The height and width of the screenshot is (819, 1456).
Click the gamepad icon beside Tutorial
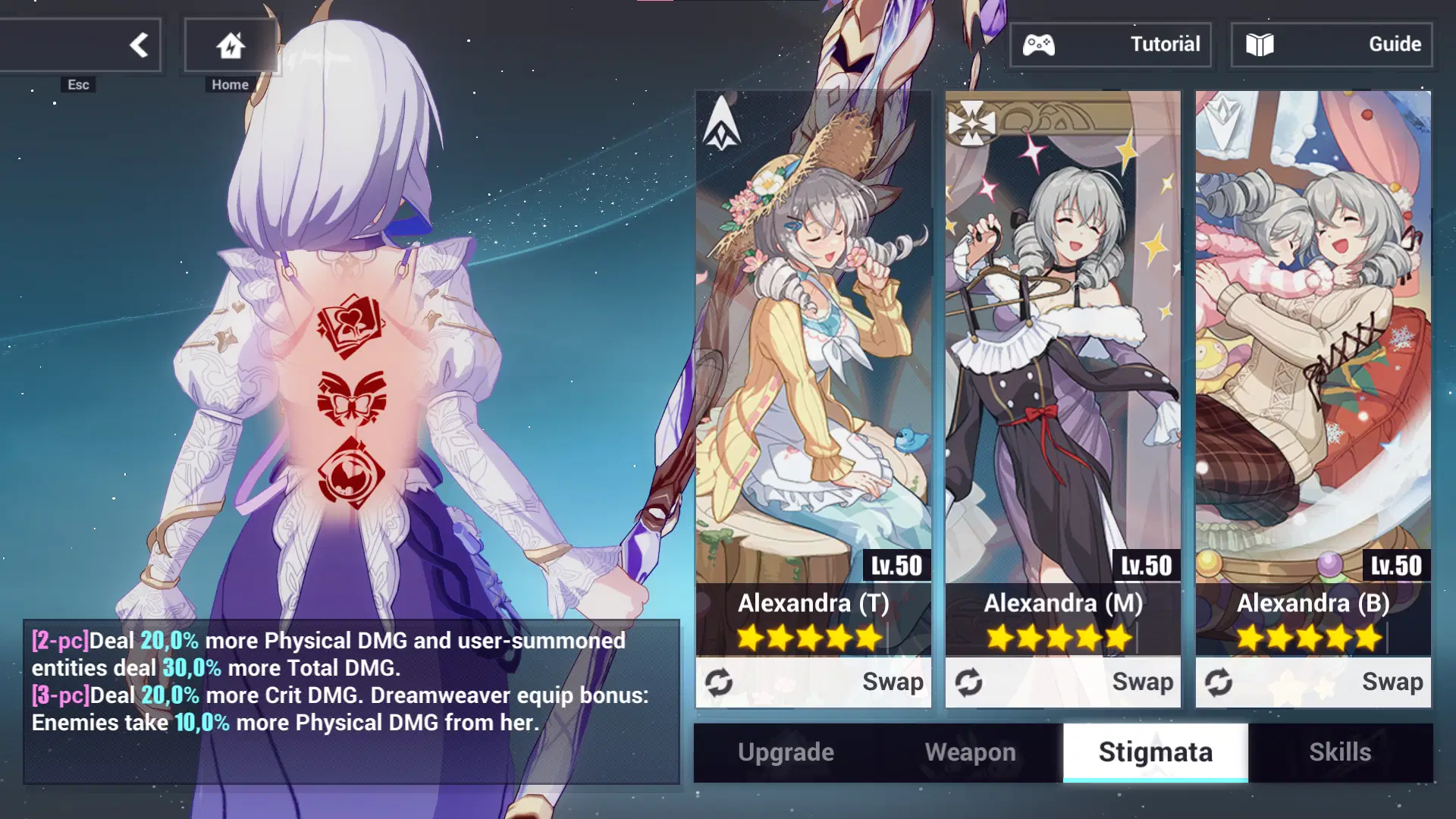(x=1040, y=44)
